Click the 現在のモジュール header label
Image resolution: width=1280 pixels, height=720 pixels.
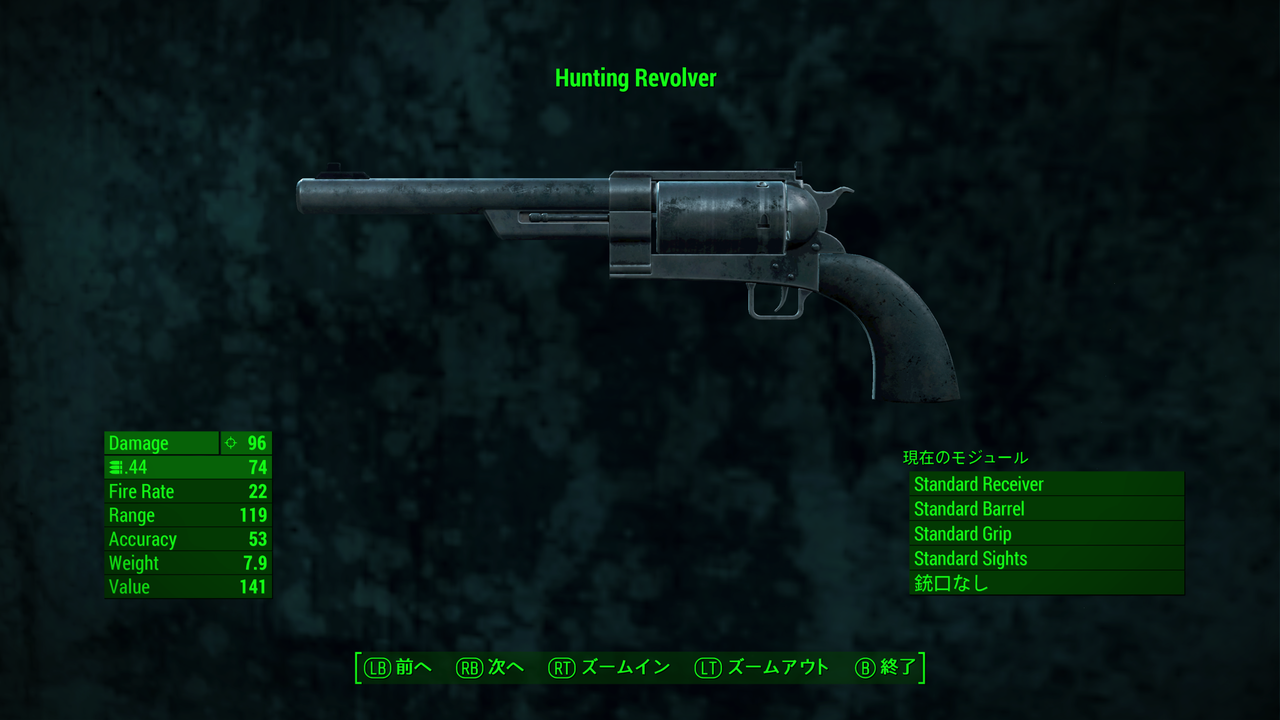click(963, 457)
